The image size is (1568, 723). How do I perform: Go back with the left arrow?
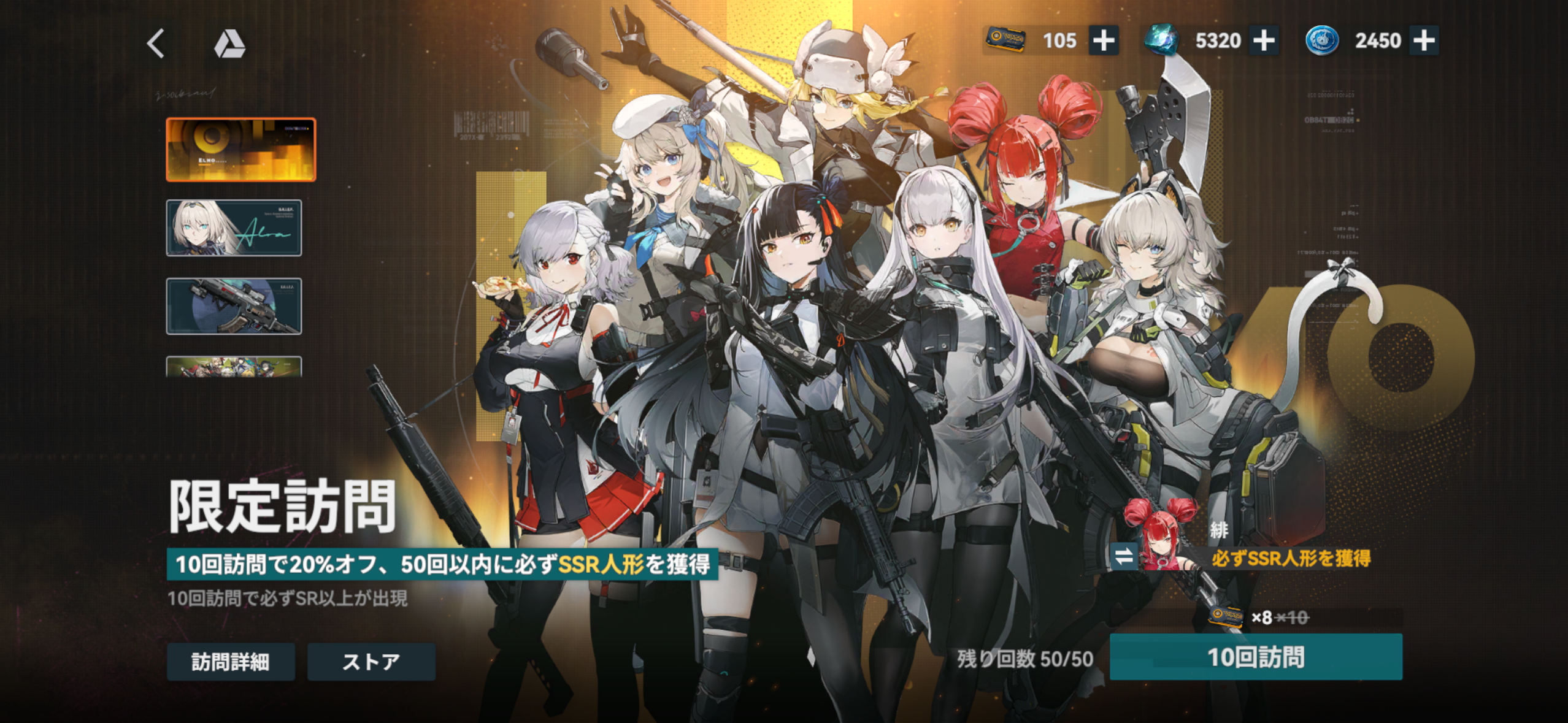(x=156, y=44)
